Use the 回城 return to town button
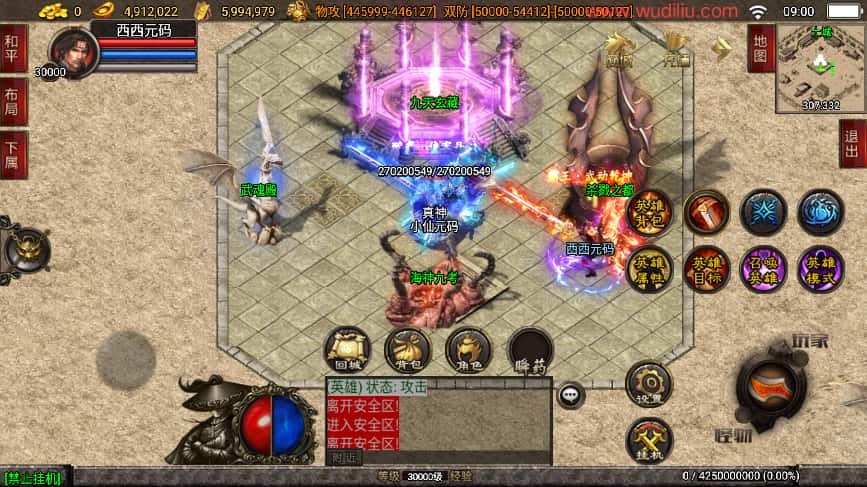This screenshot has height=487, width=867. click(347, 350)
